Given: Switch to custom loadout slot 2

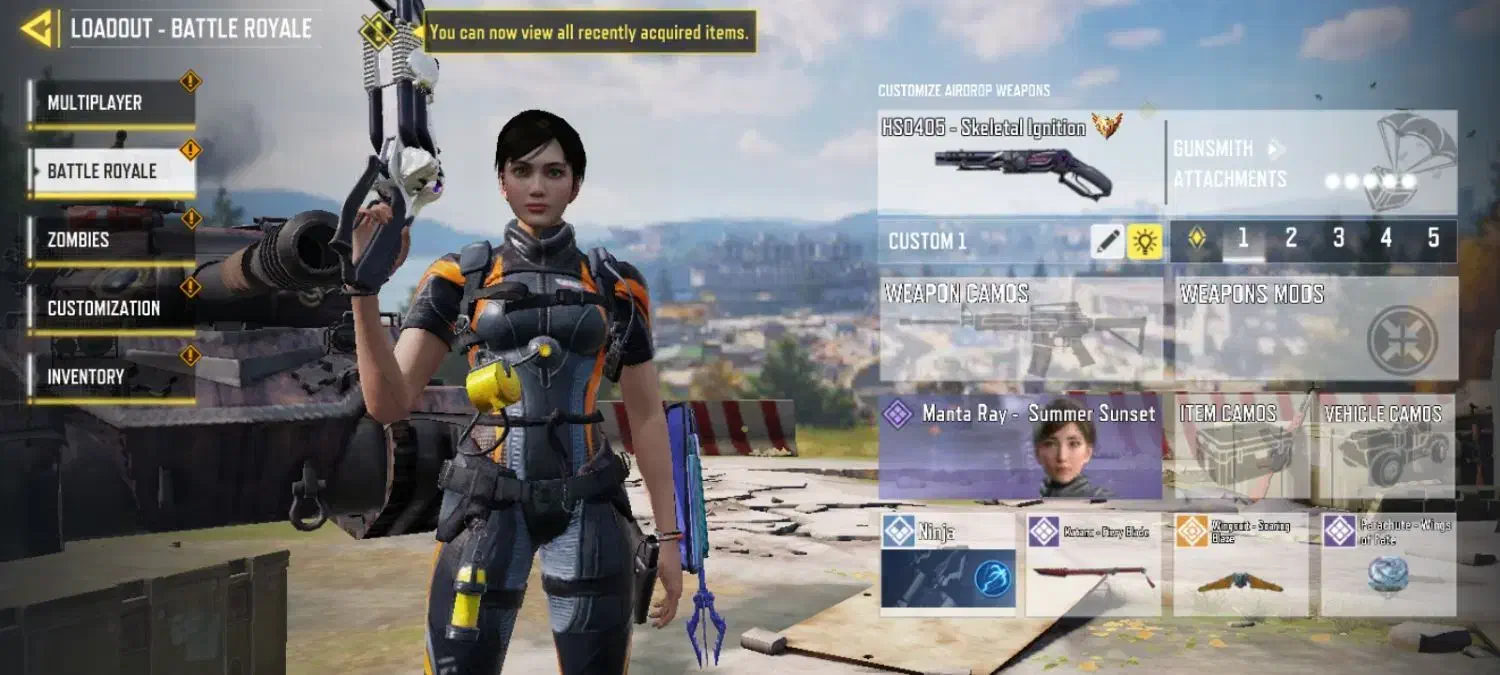Looking at the screenshot, I should pyautogui.click(x=1291, y=239).
